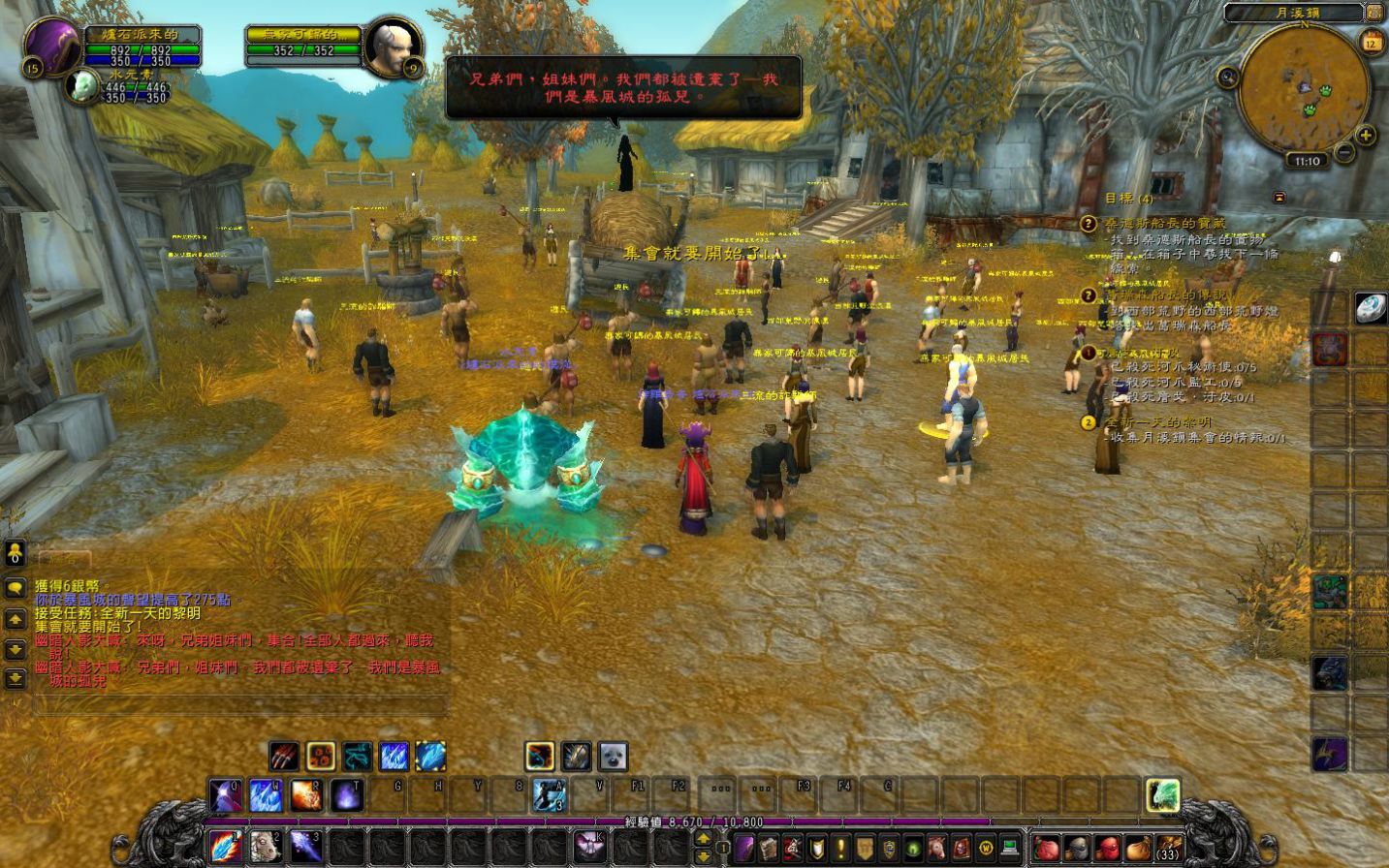Page the action bar up with arrow
The image size is (1389, 868).
click(704, 840)
